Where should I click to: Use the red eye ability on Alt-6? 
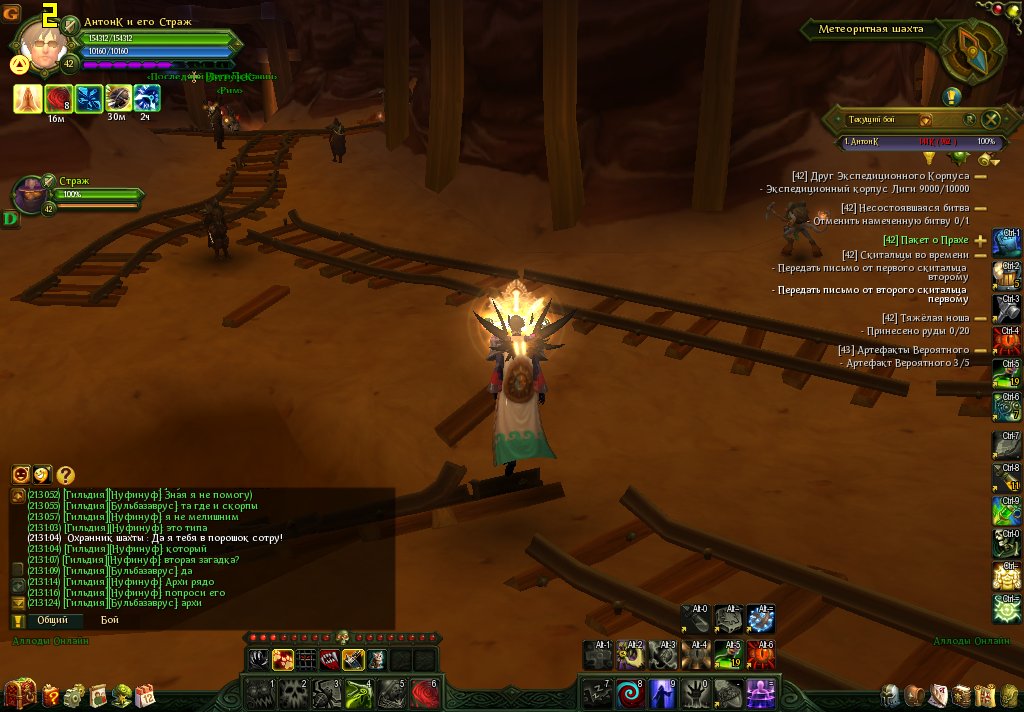tap(761, 655)
